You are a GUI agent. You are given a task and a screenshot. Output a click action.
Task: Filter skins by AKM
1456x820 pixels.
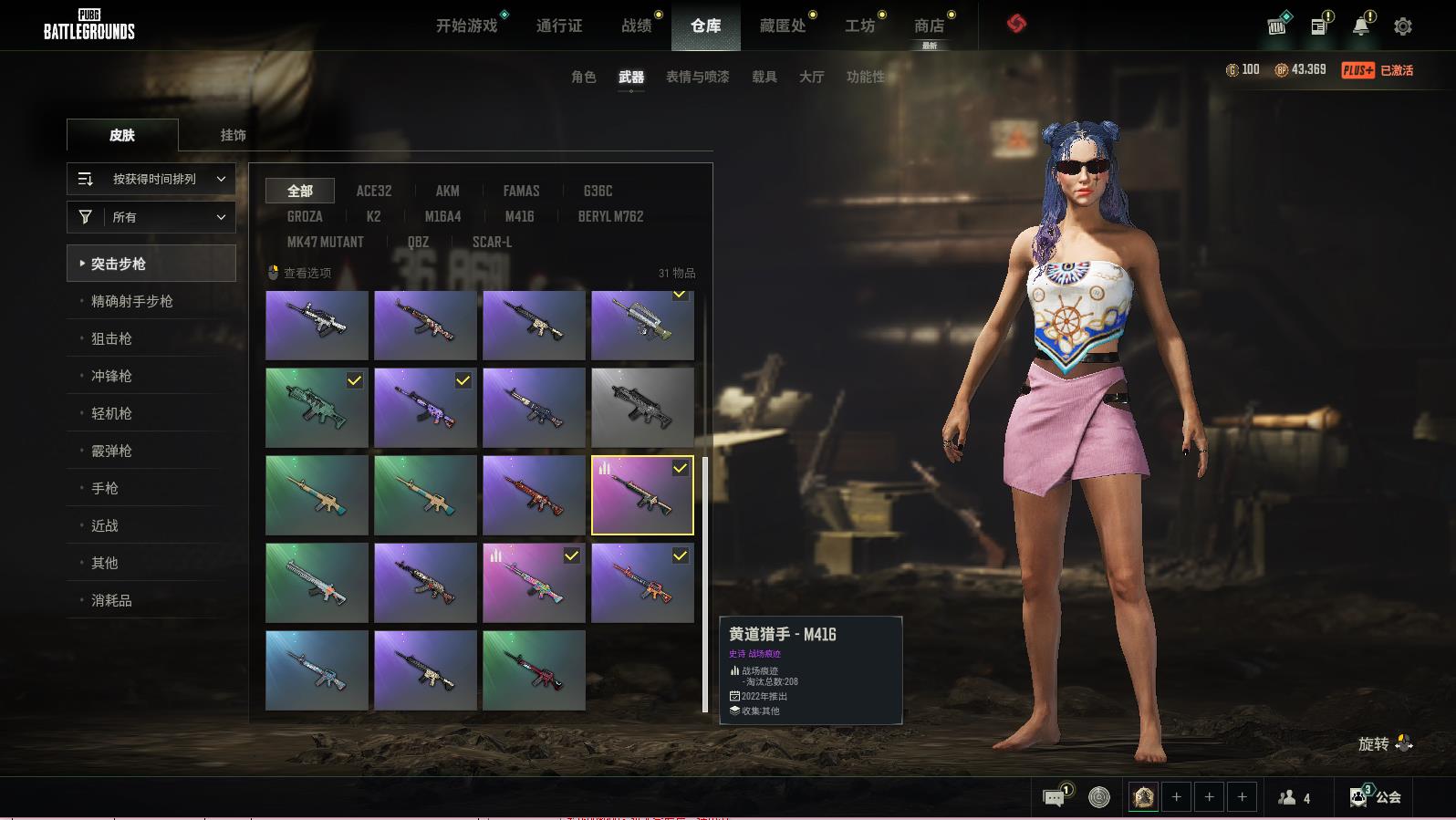(447, 191)
